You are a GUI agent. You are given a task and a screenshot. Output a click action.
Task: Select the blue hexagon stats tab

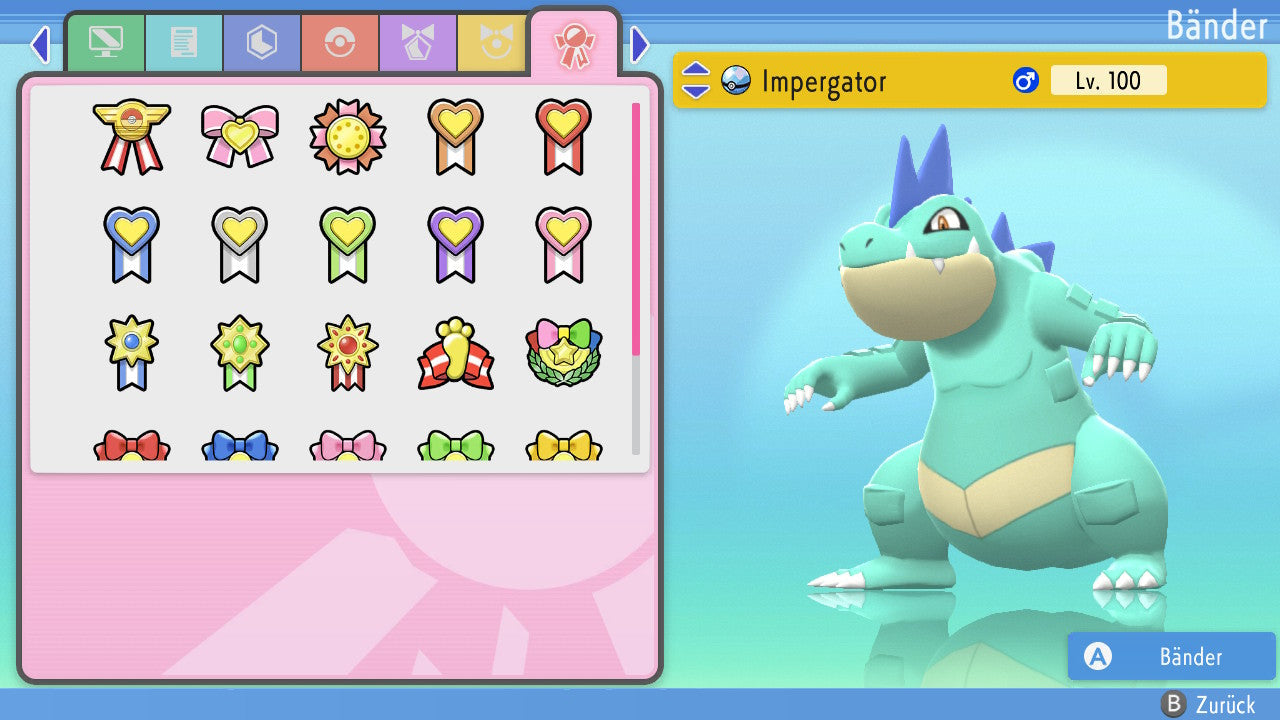tap(262, 43)
